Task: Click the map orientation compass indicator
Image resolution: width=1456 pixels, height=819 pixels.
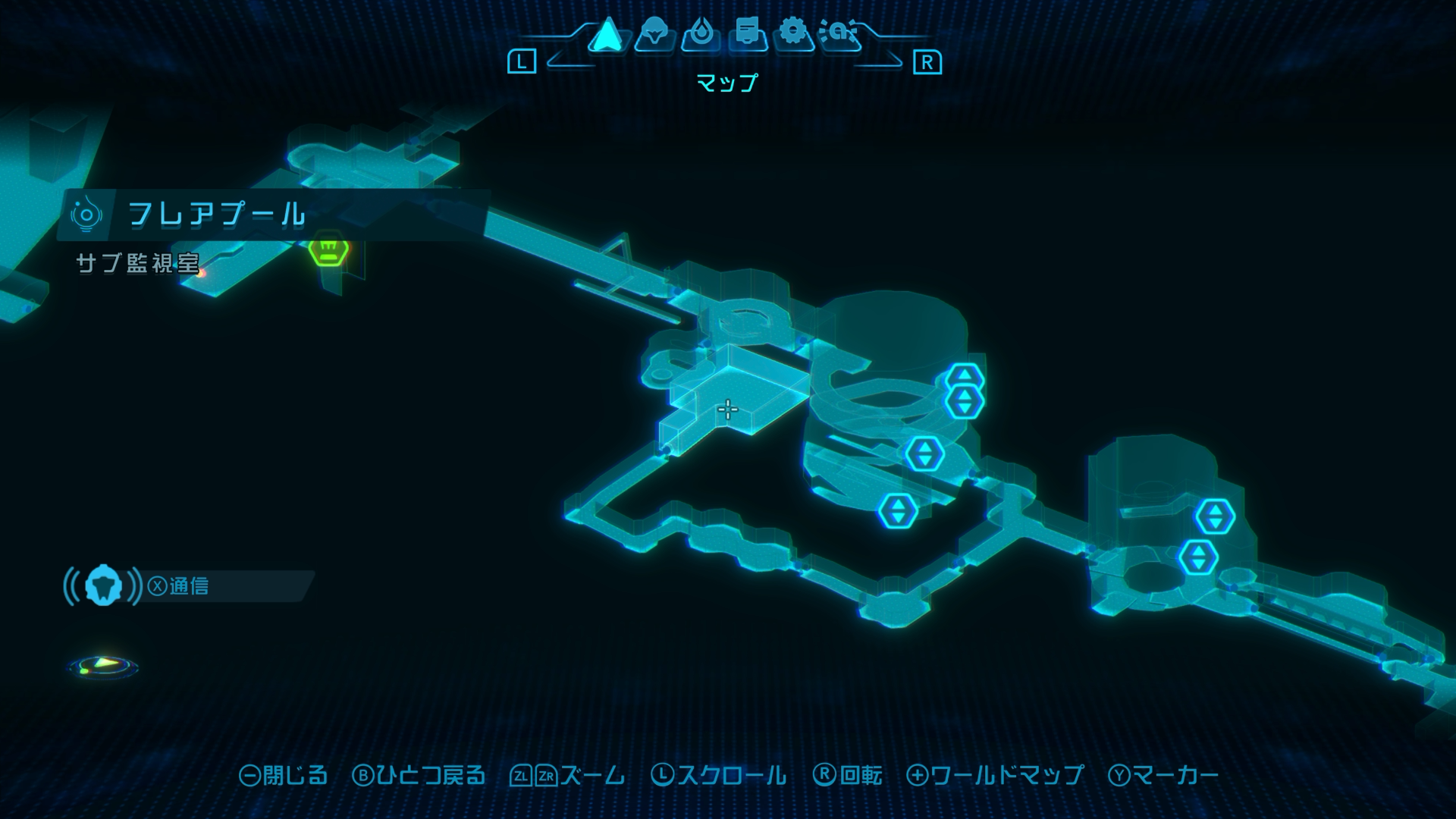Action: (103, 666)
